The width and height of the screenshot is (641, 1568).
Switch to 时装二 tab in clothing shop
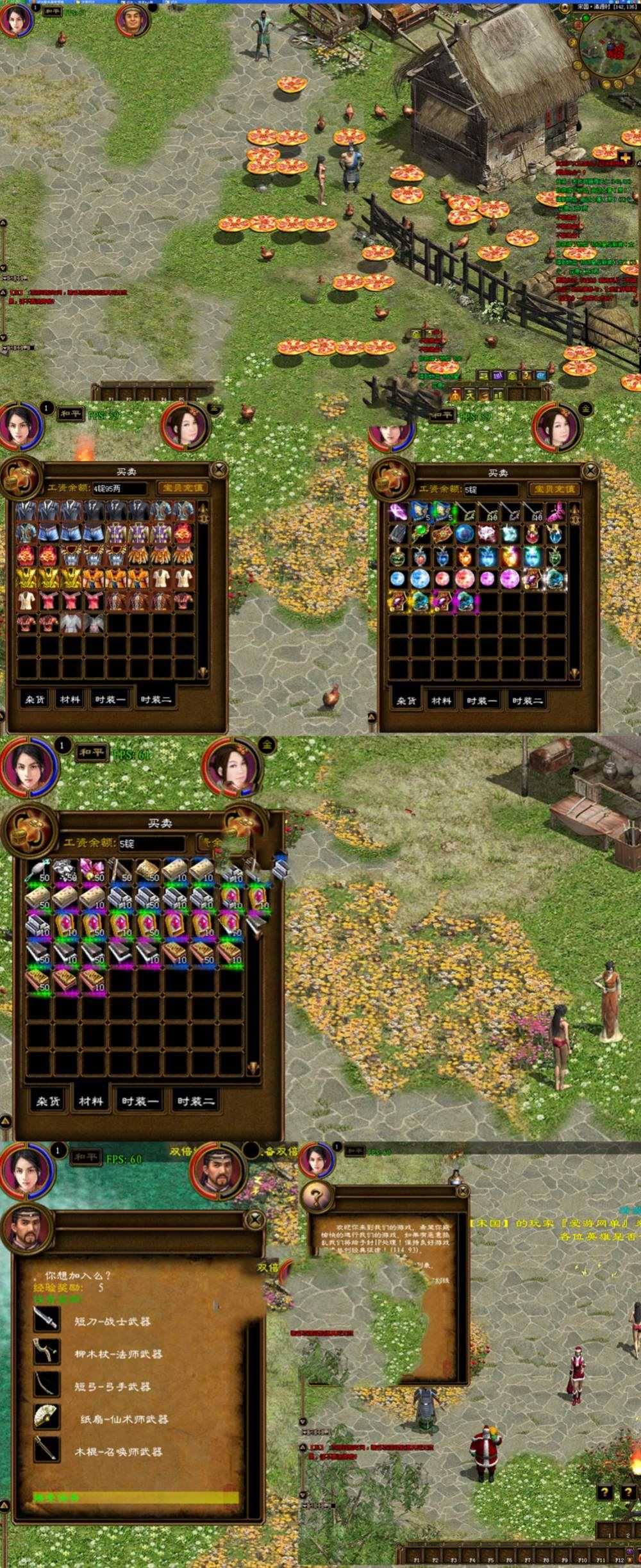[x=156, y=699]
